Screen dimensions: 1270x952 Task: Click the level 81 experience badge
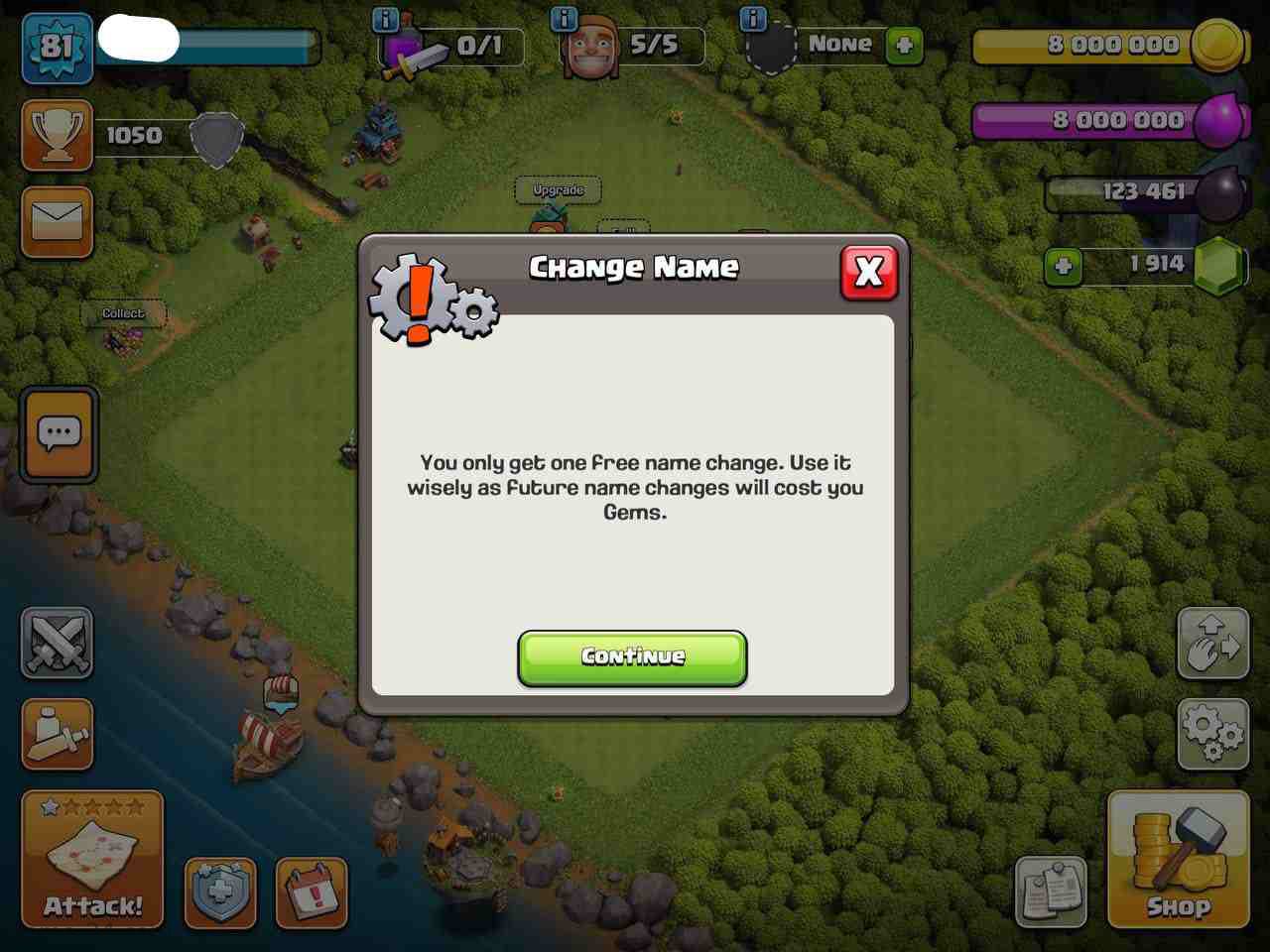tap(57, 47)
